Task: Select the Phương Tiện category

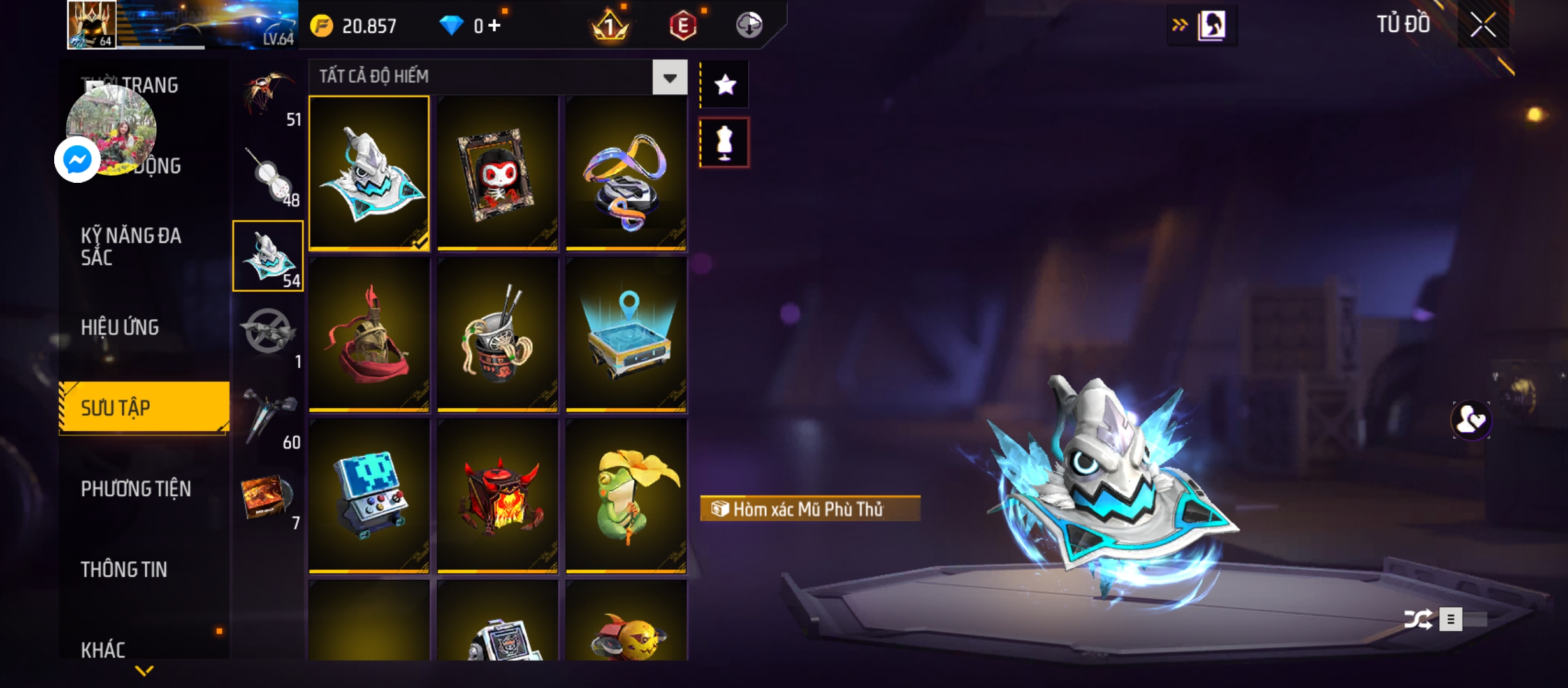Action: [x=136, y=489]
